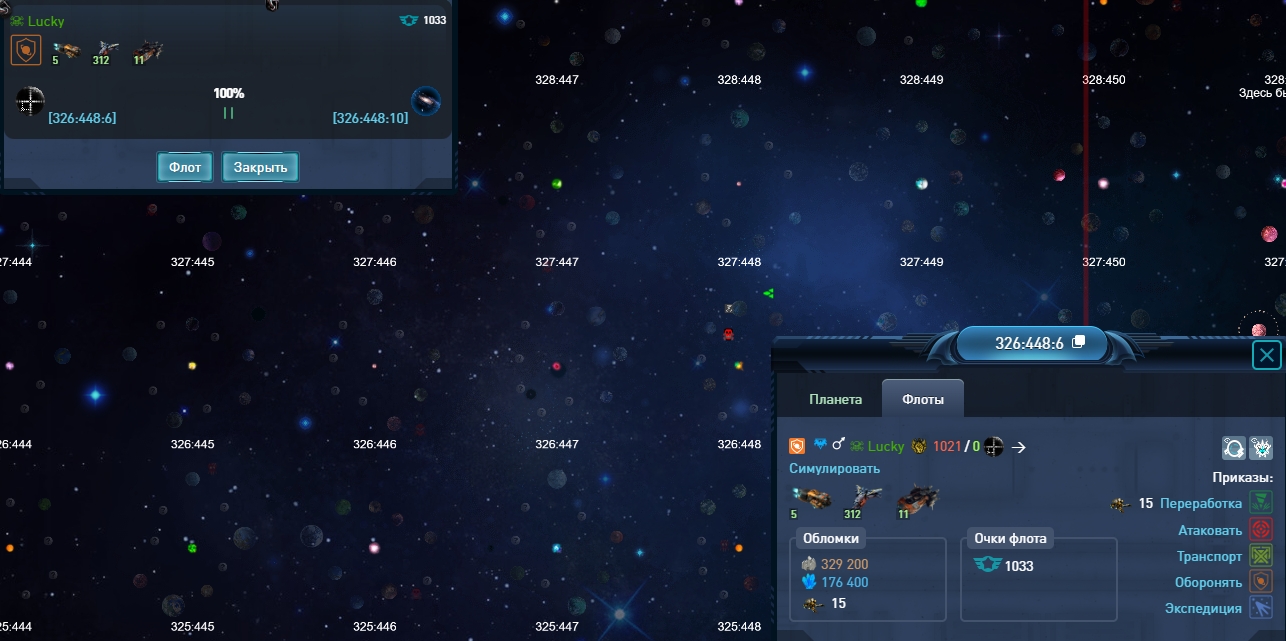Click the alien face icon above Приказы
This screenshot has width=1286, height=641.
pyautogui.click(x=1260, y=448)
